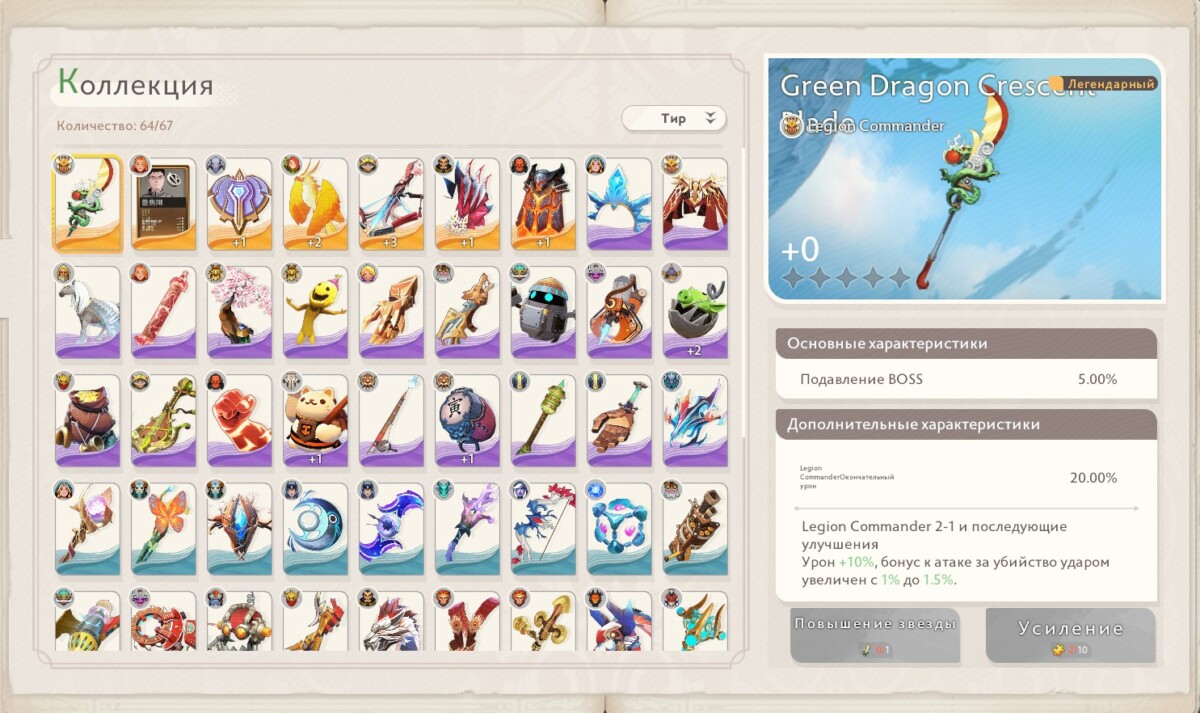Open the Тир sorting dropdown
This screenshot has width=1200, height=713.
(x=674, y=118)
